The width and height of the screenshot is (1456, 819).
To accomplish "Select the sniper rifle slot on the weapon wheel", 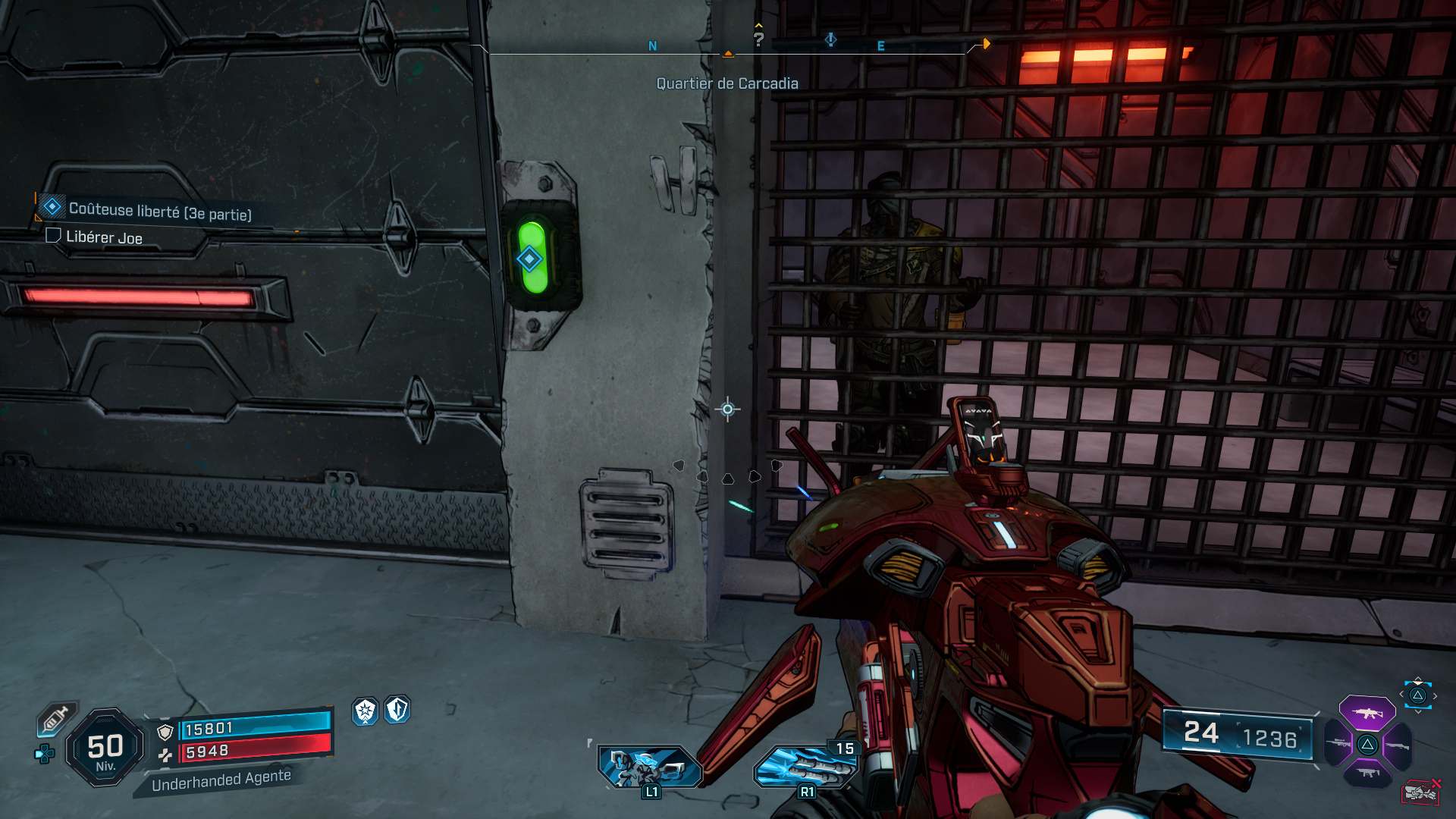I will (1338, 745).
